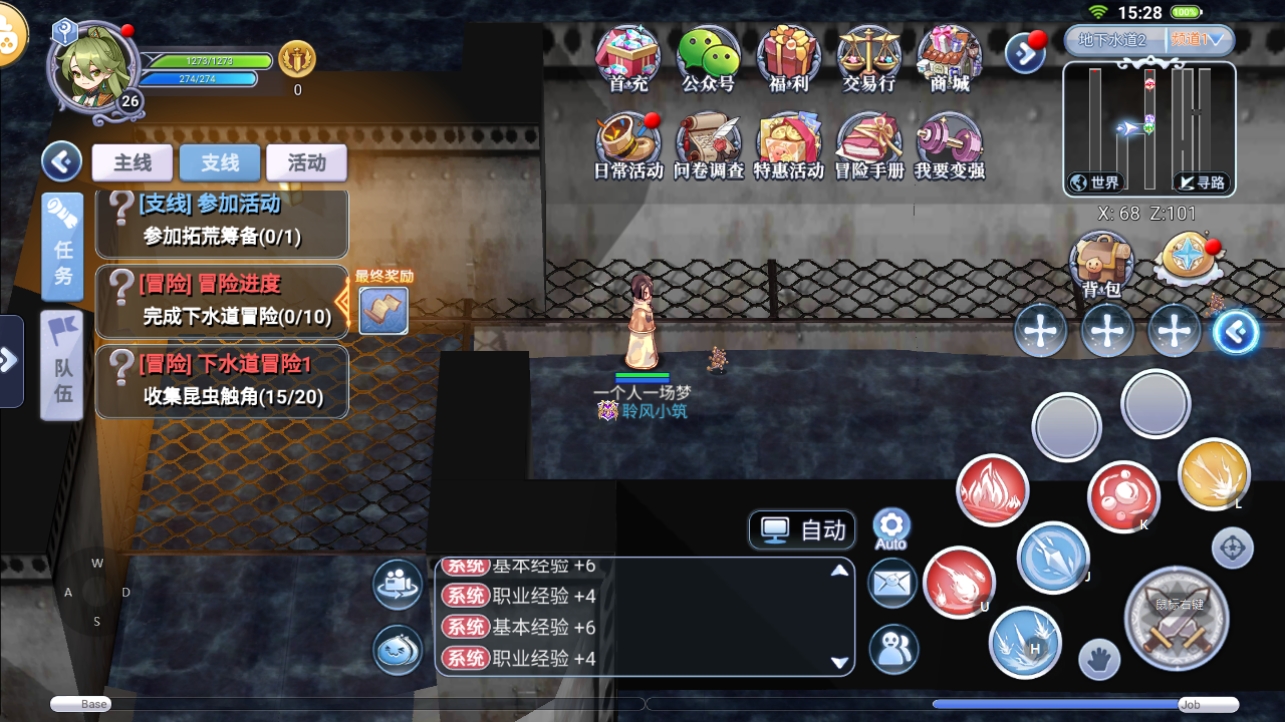Viewport: 1285px width, 722px height.
Task: Open the envelope mail icon
Action: (x=892, y=583)
